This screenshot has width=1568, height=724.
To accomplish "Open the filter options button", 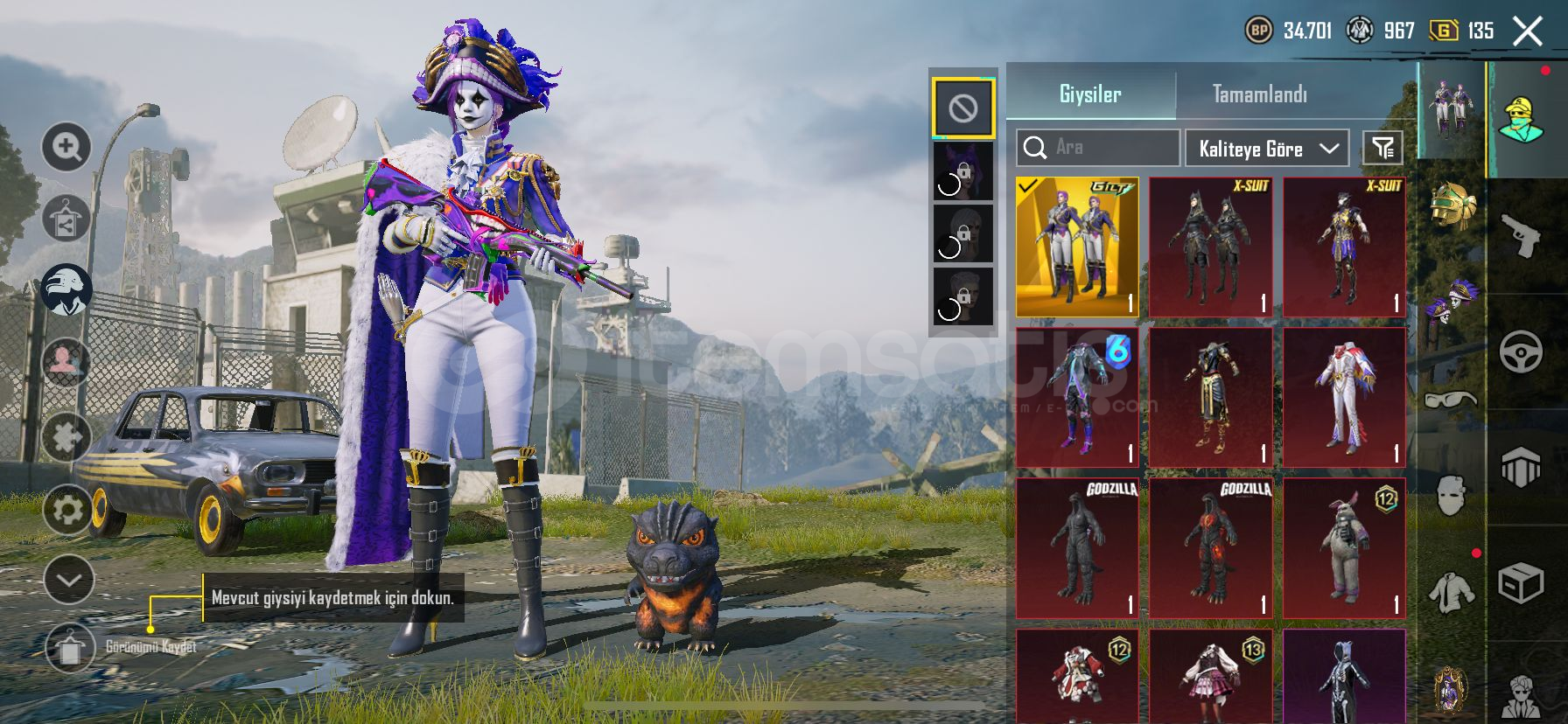I will [x=1382, y=149].
